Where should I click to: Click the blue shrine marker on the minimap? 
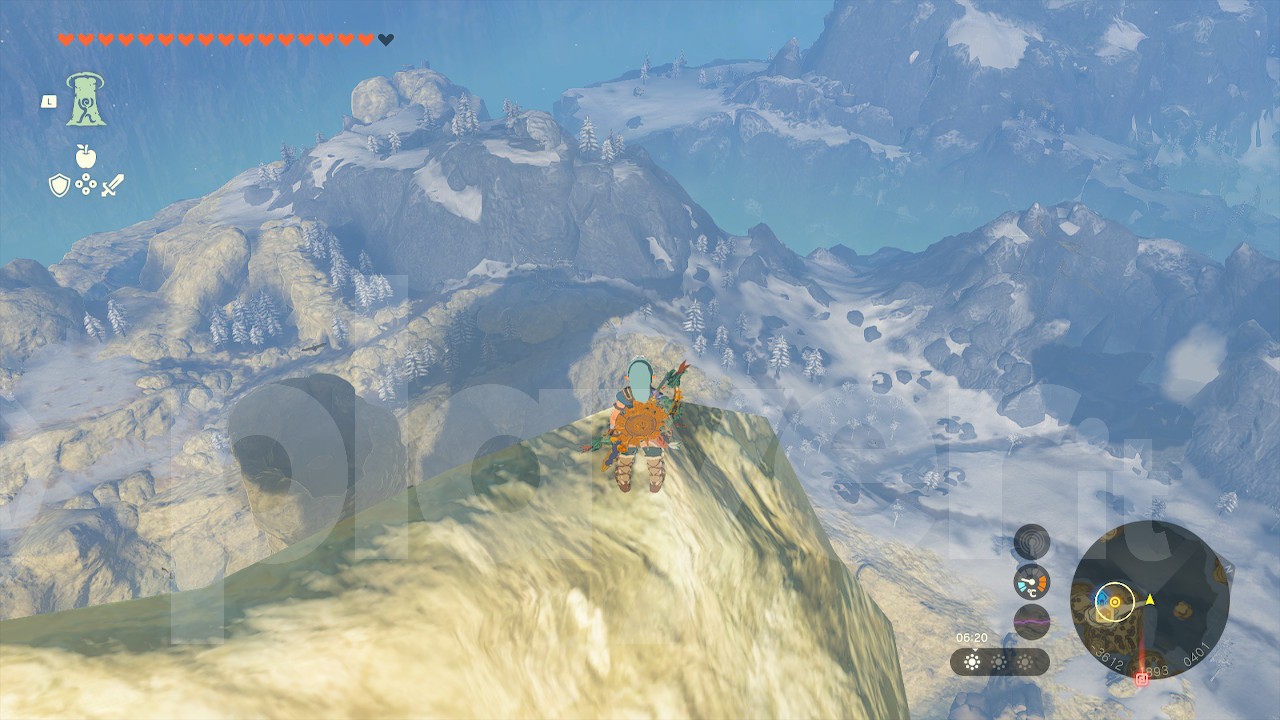(1102, 600)
